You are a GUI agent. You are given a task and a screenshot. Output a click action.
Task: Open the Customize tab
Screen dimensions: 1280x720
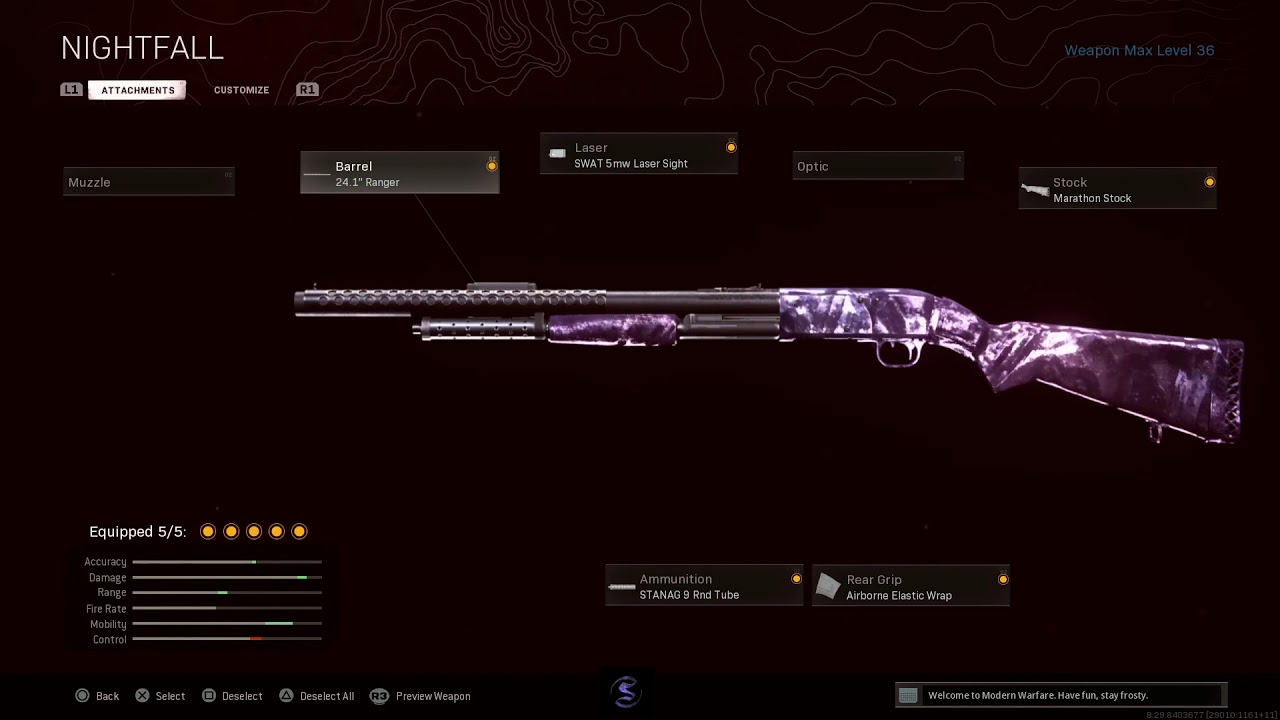click(x=241, y=90)
